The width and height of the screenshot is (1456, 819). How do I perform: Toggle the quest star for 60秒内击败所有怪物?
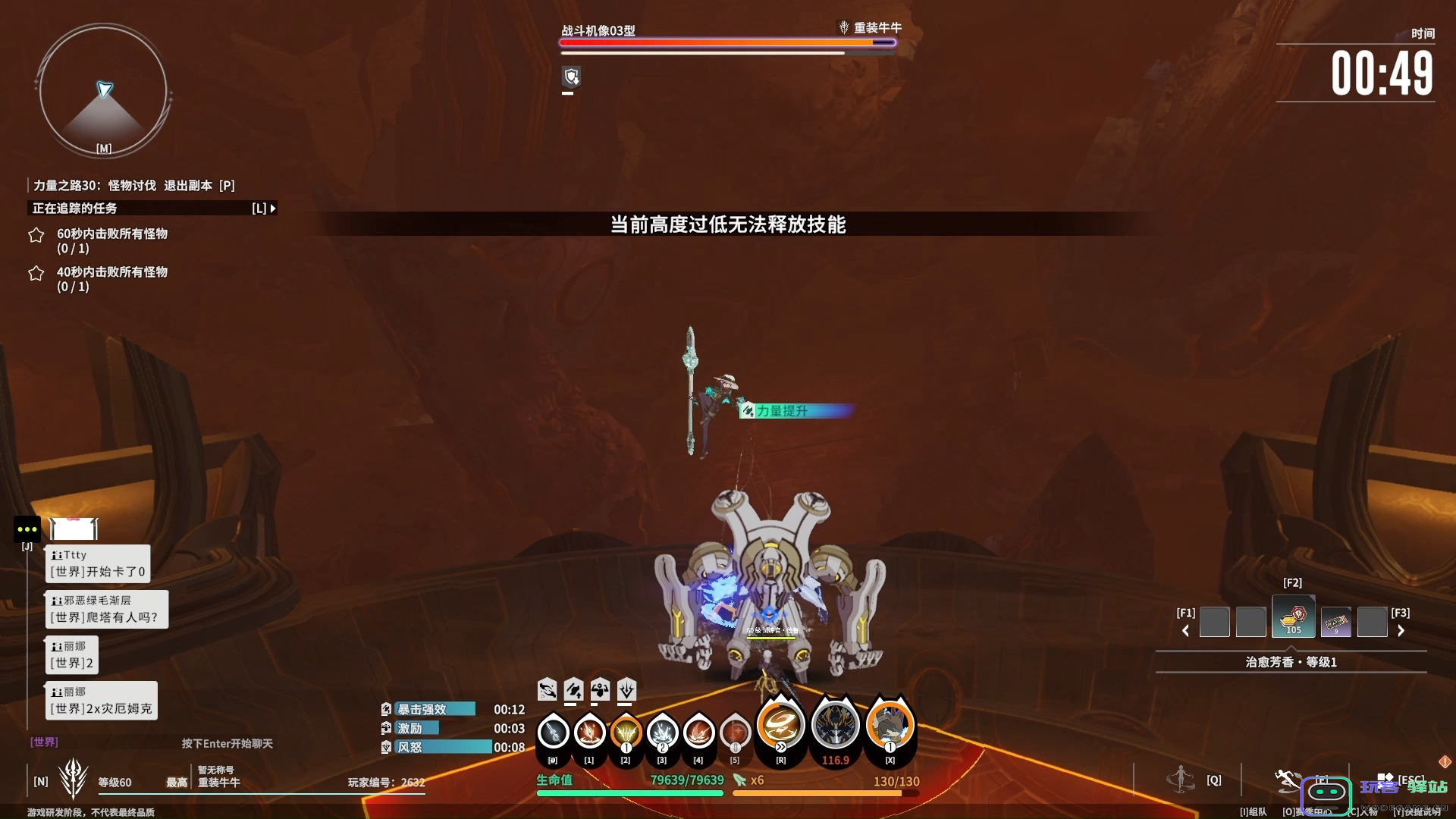[x=36, y=236]
